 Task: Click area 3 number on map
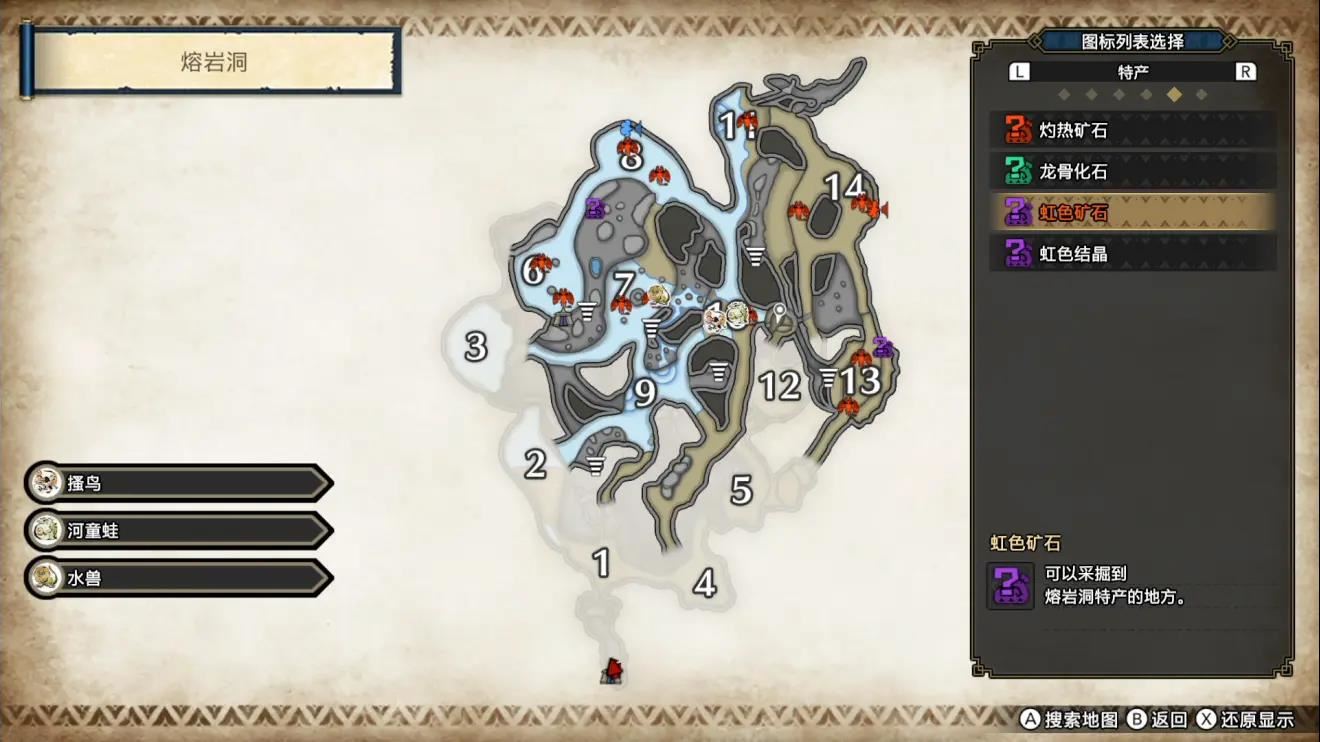click(475, 347)
